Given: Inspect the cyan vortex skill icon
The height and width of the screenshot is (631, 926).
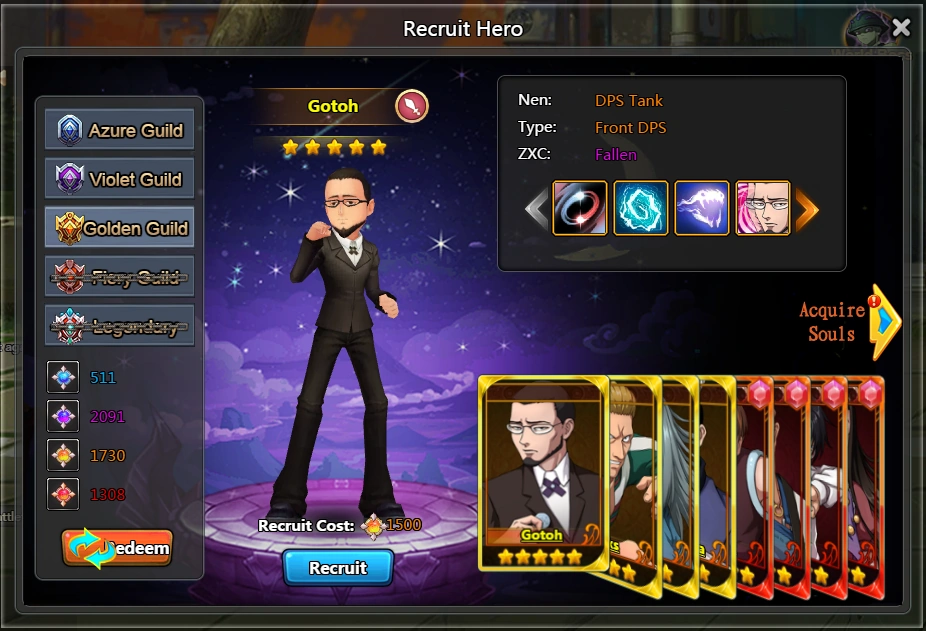Looking at the screenshot, I should (x=641, y=208).
